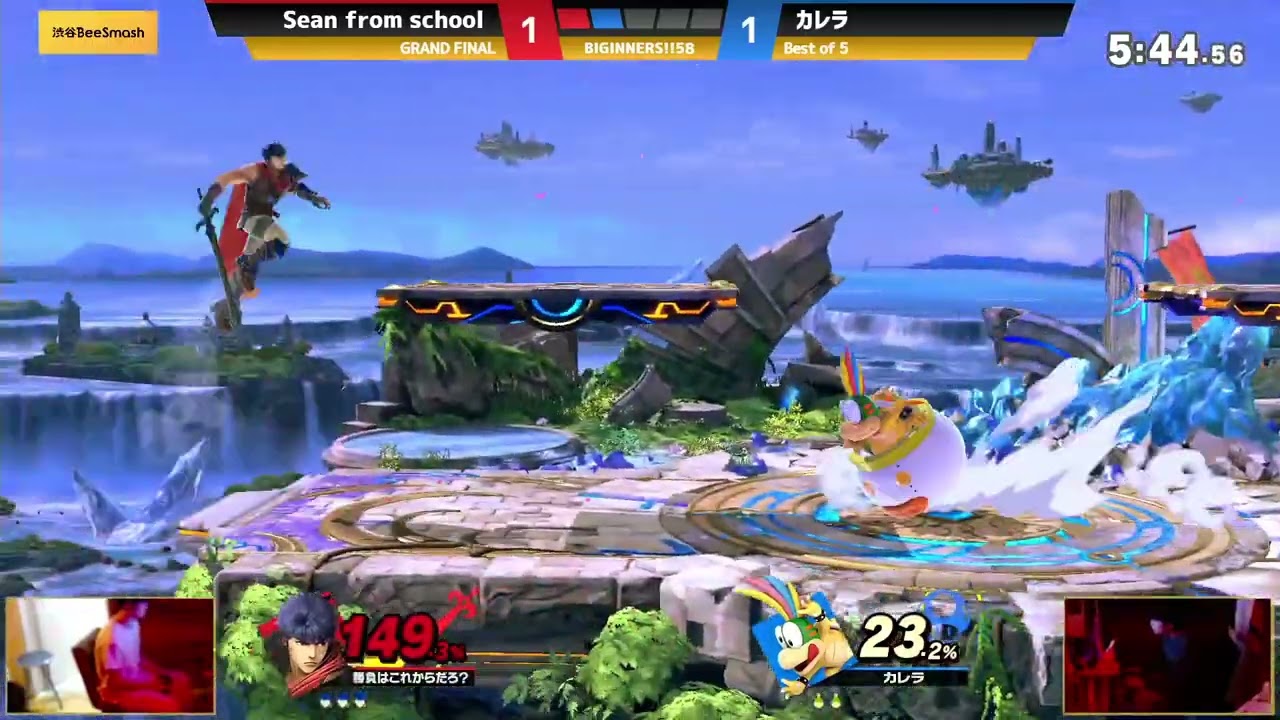The image size is (1280, 720).
Task: Click カレラ's remaining stock icon
Action: point(817,700)
